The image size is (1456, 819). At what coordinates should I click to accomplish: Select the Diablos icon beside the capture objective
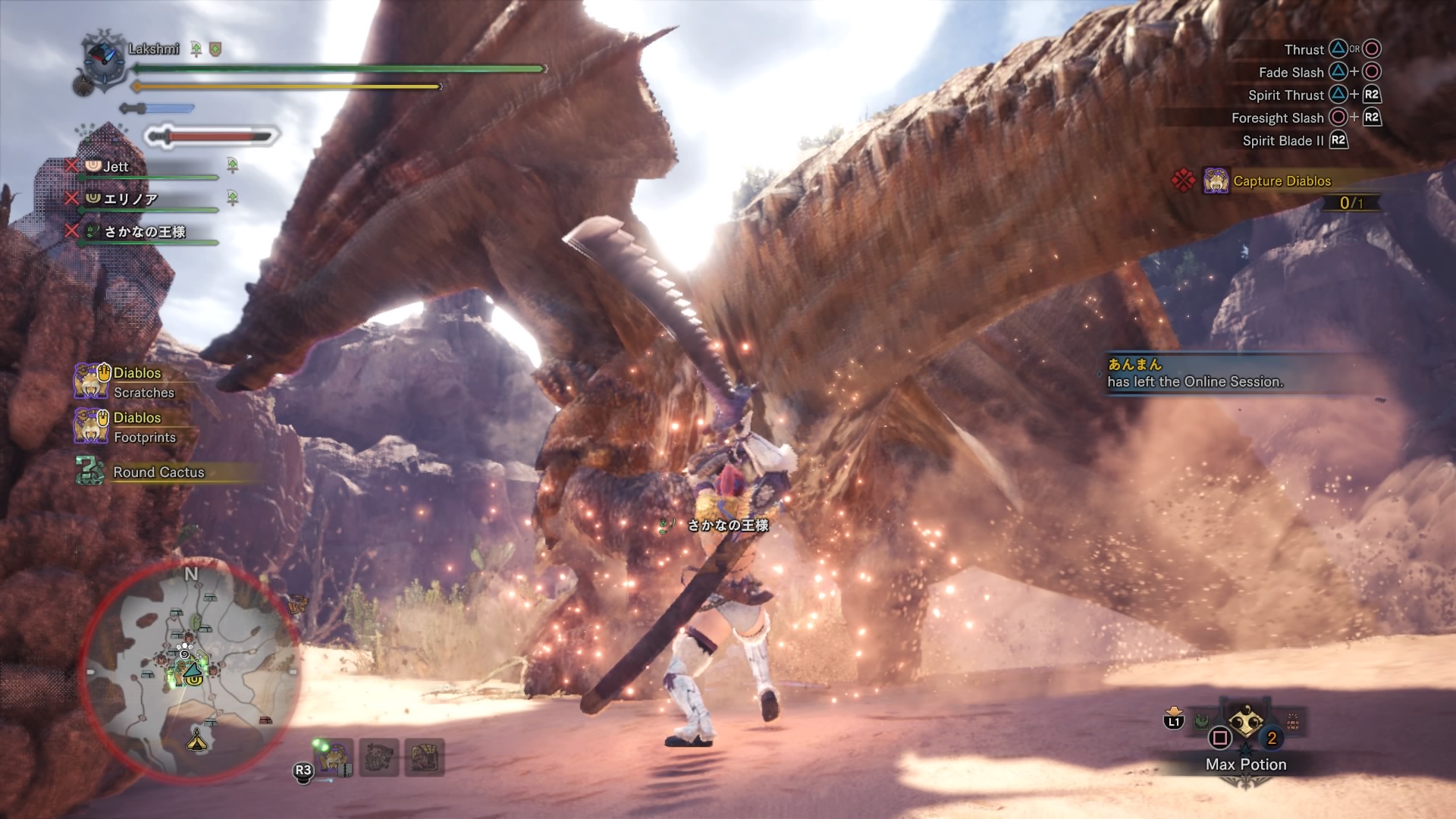click(x=1216, y=181)
